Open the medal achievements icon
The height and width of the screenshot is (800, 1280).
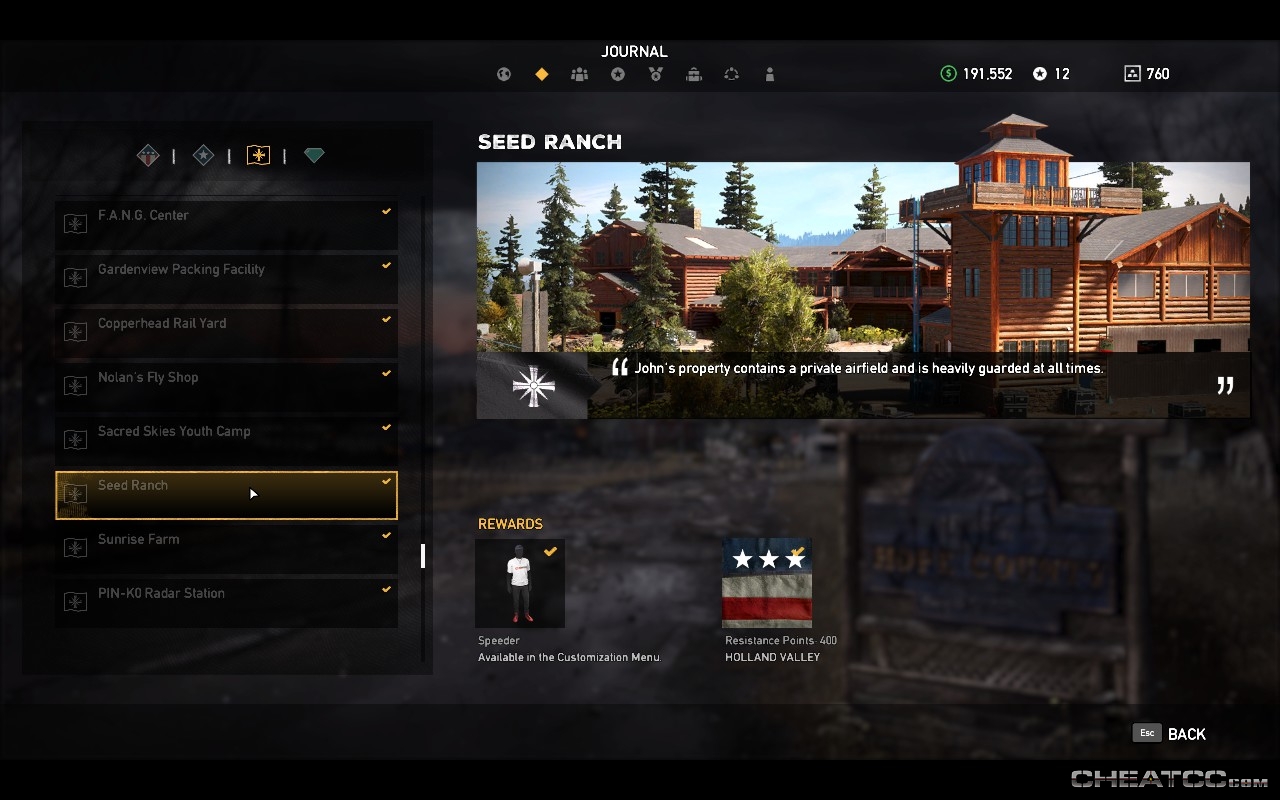(655, 73)
